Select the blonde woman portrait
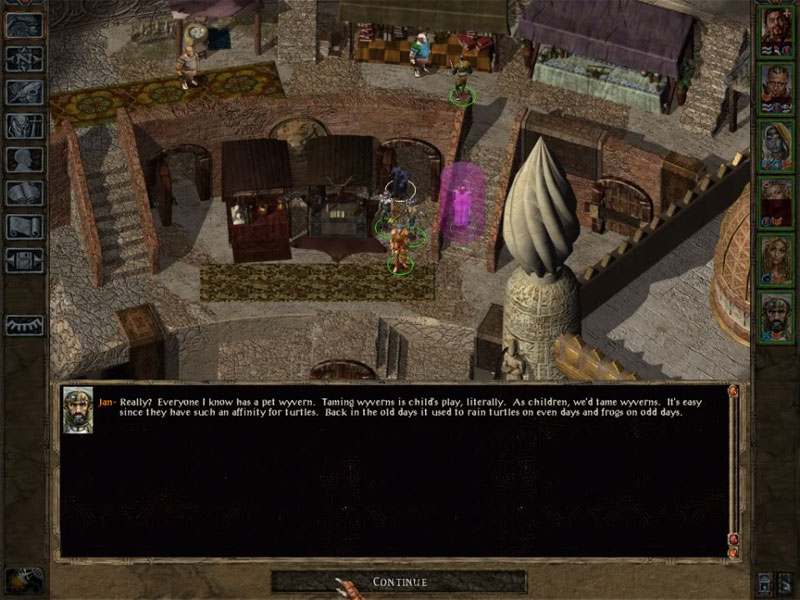The width and height of the screenshot is (800, 600). 776,259
